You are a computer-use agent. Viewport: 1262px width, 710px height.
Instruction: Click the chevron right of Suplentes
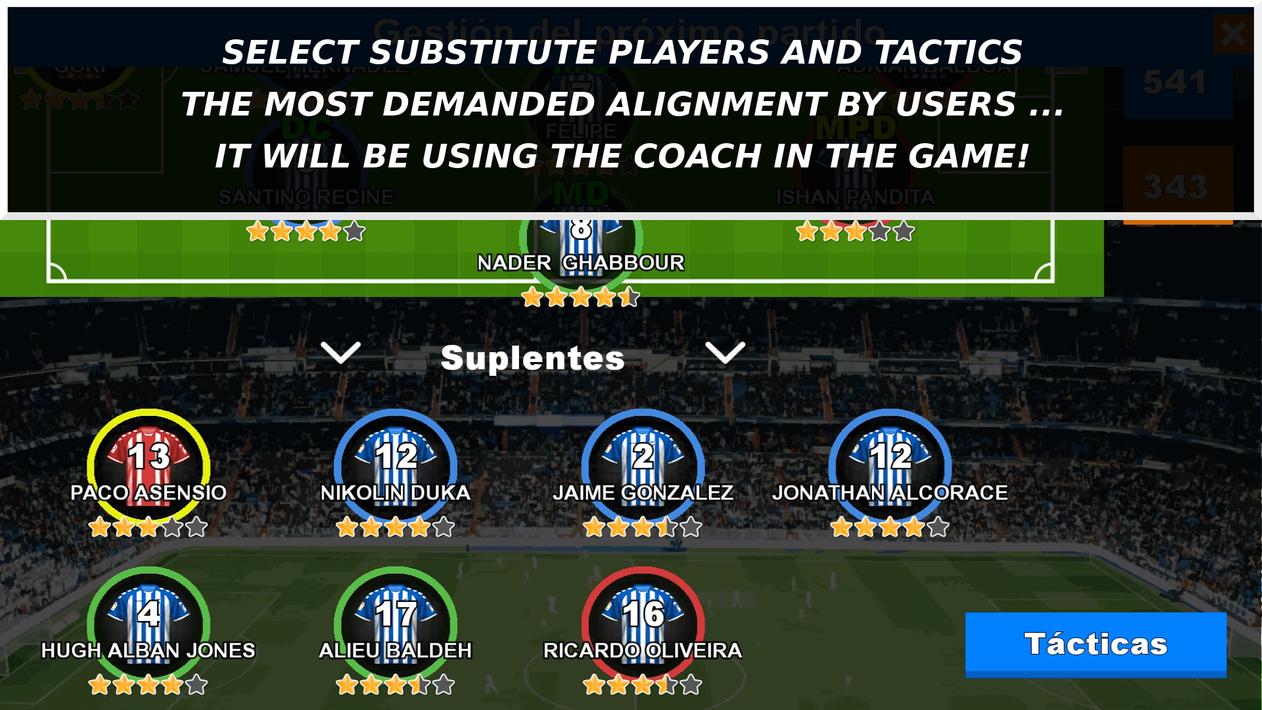click(724, 353)
